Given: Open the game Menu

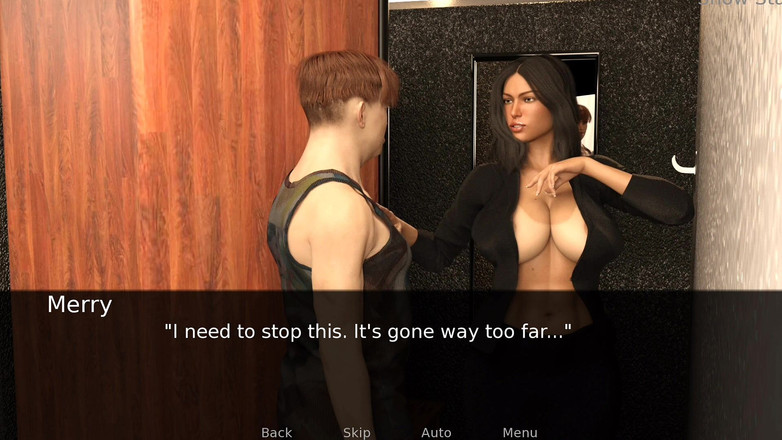Looking at the screenshot, I should [520, 432].
